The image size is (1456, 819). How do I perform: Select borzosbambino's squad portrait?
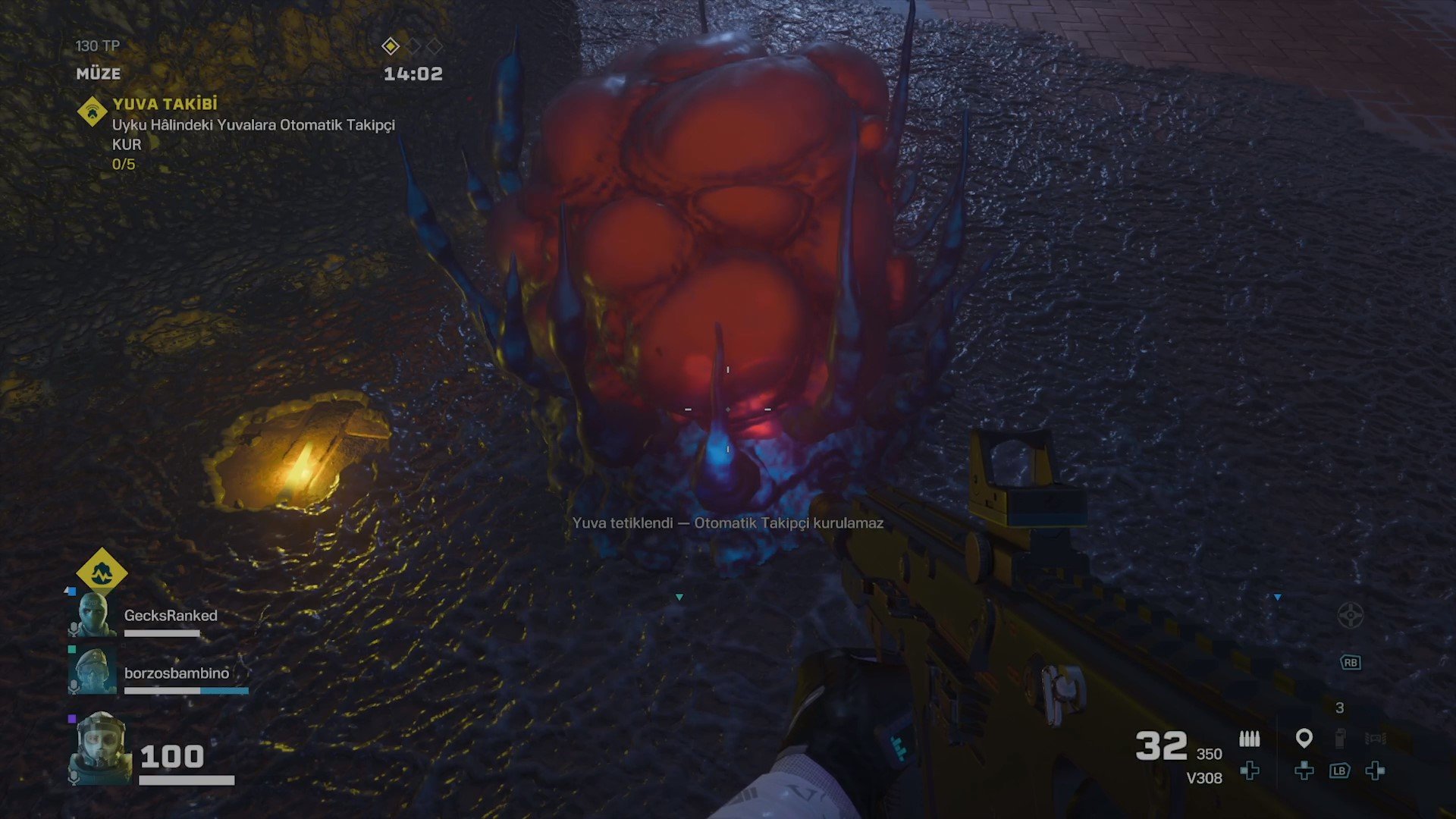coord(93,670)
